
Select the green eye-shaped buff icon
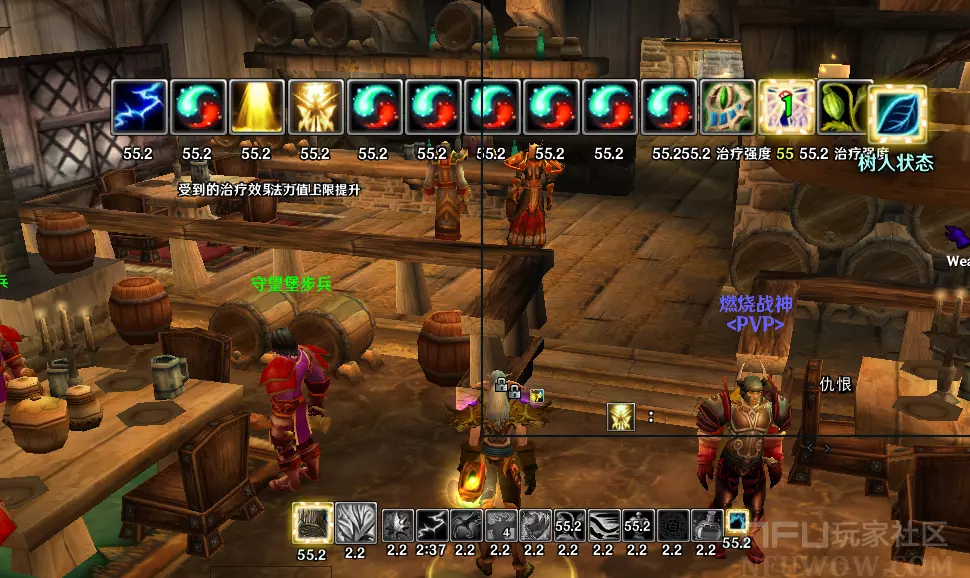729,107
